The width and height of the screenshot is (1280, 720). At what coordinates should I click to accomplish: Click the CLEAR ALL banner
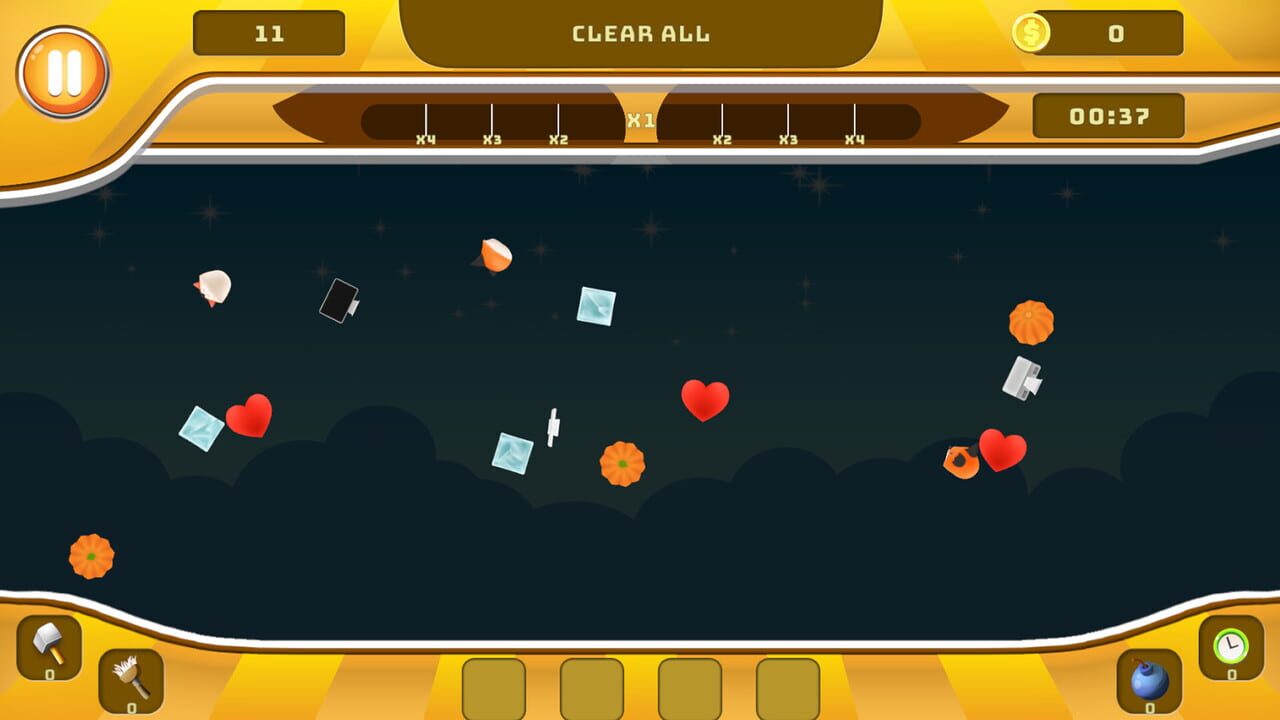pyautogui.click(x=640, y=32)
